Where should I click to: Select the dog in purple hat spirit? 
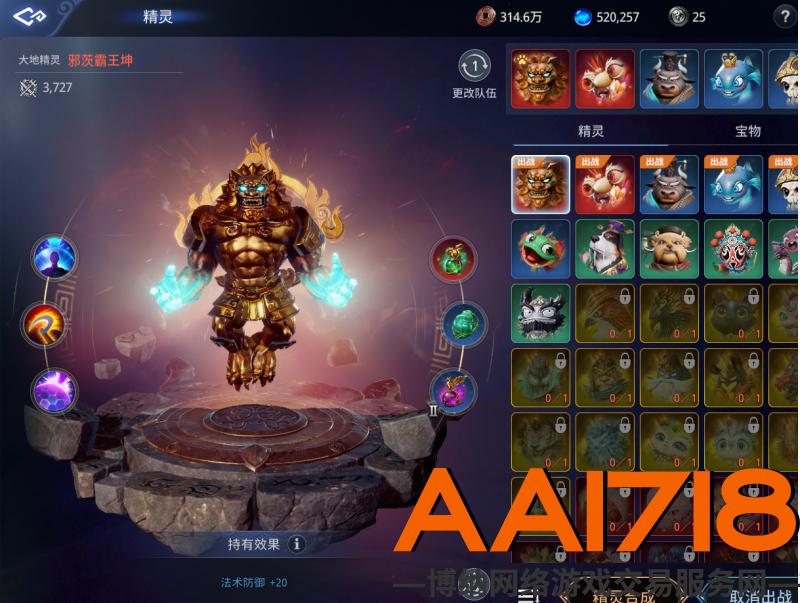[x=605, y=248]
